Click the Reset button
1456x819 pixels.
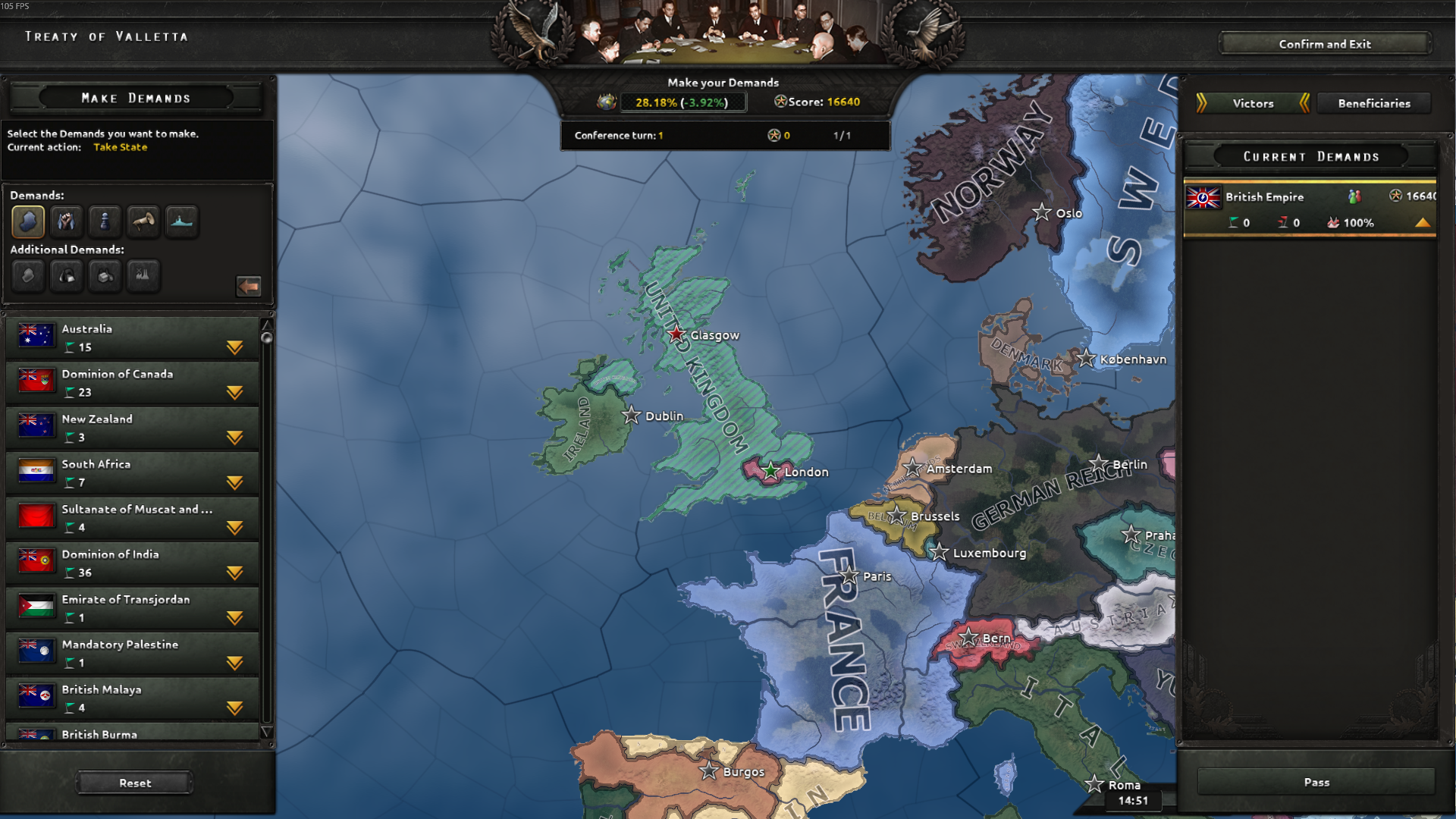click(133, 782)
